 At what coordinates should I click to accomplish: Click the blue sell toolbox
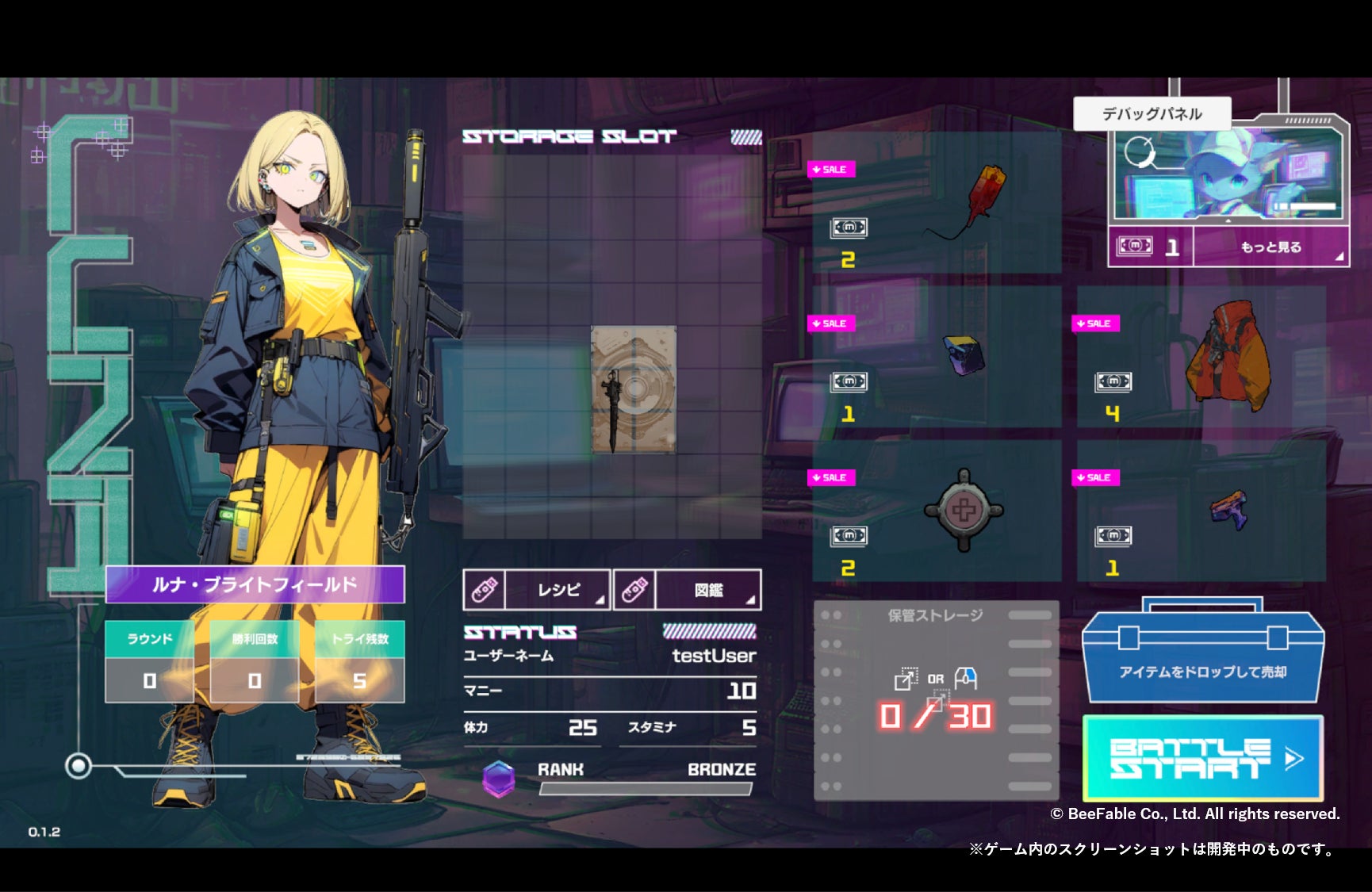tap(1202, 657)
